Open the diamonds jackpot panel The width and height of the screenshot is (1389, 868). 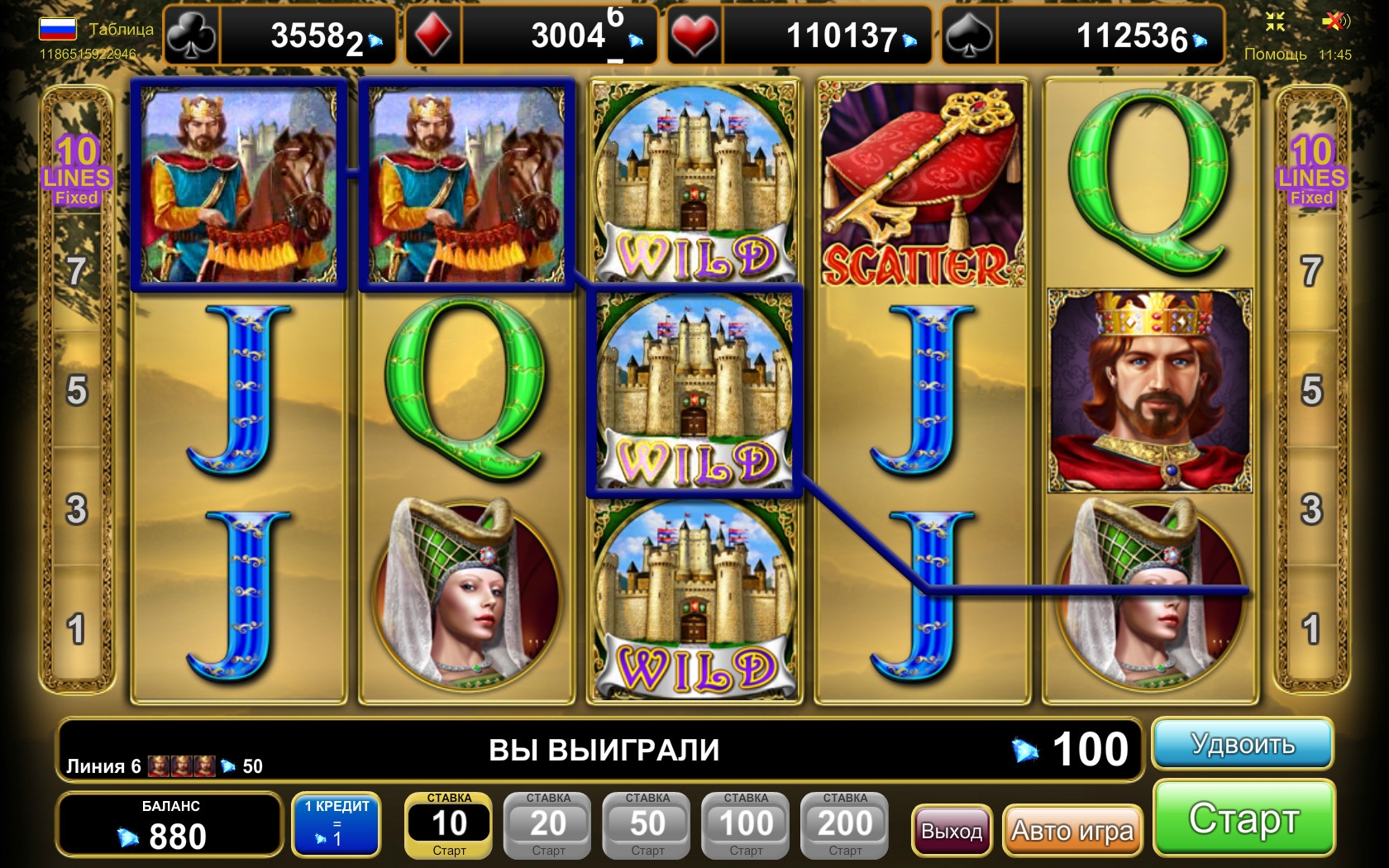coord(532,36)
